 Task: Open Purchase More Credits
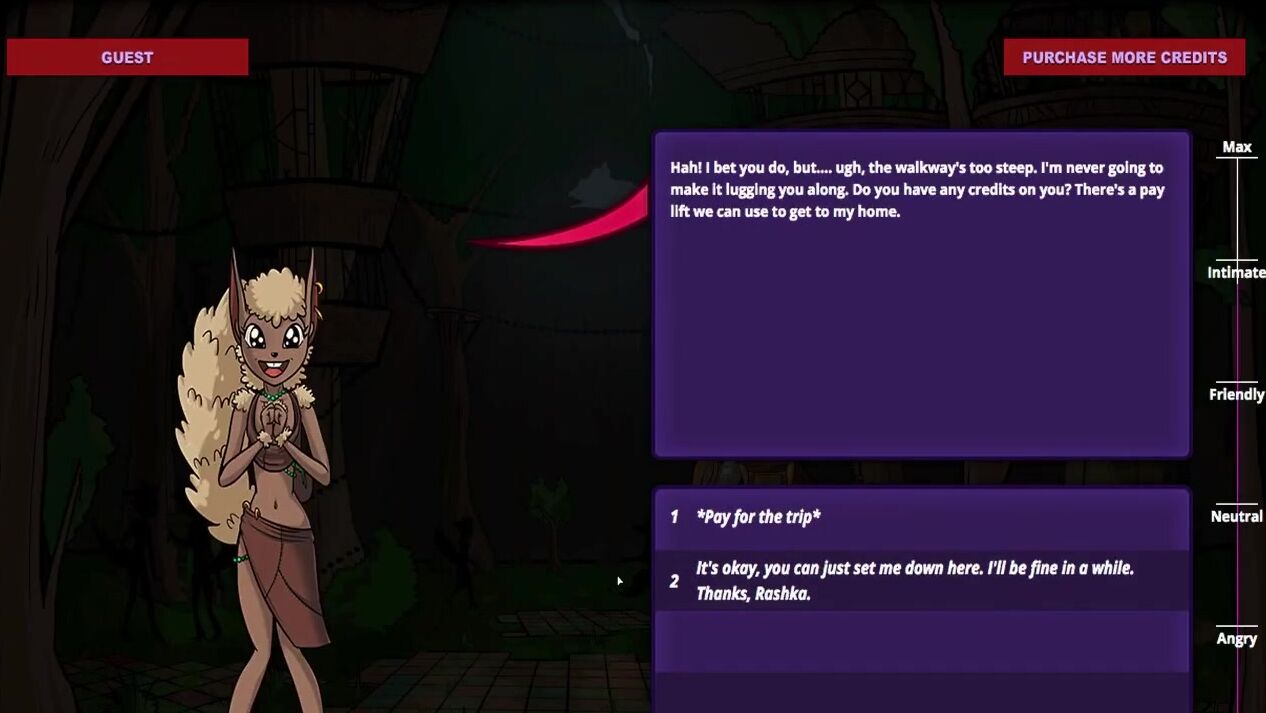point(1124,57)
